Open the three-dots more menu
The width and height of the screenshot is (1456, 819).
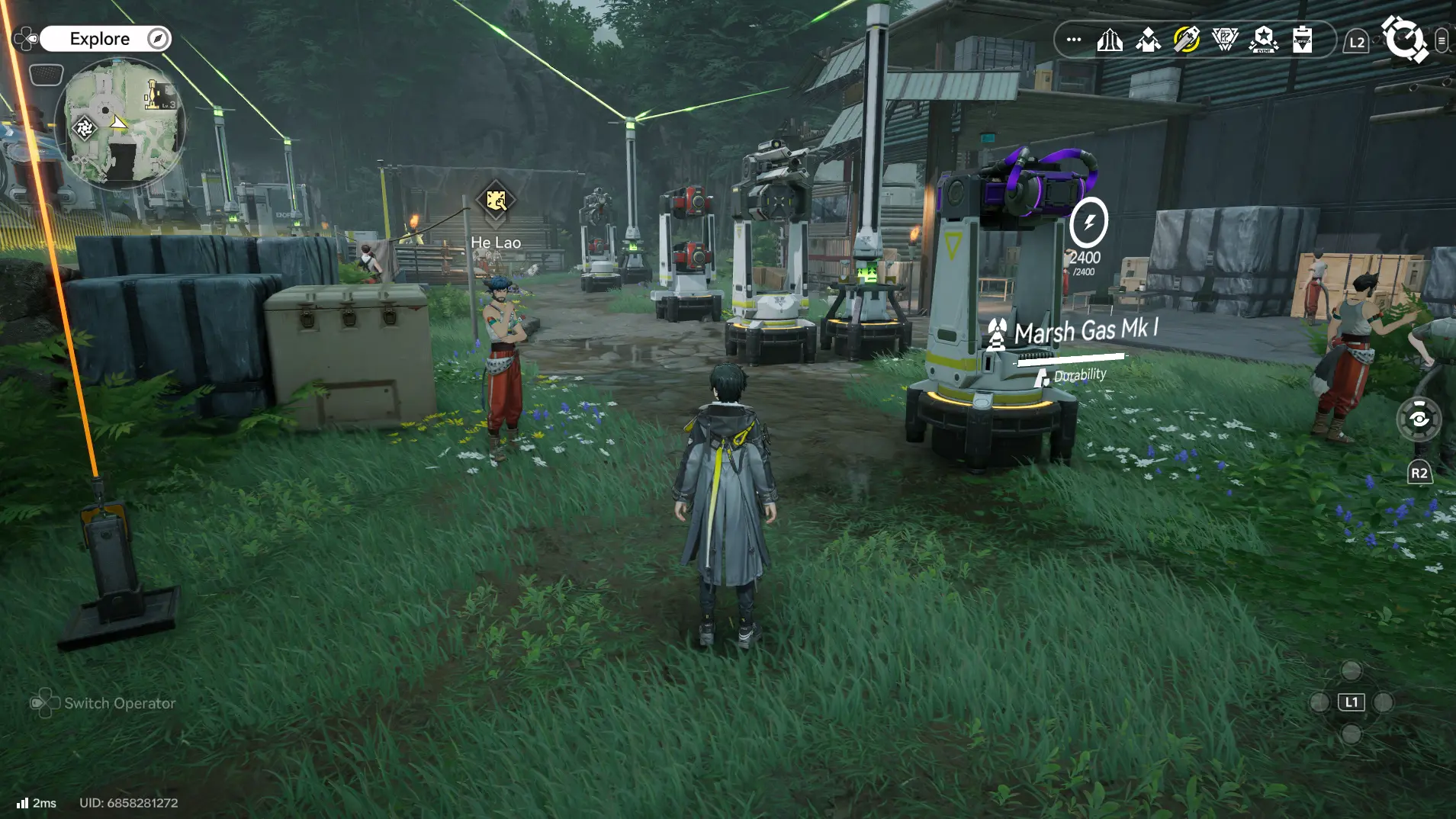[x=1074, y=40]
